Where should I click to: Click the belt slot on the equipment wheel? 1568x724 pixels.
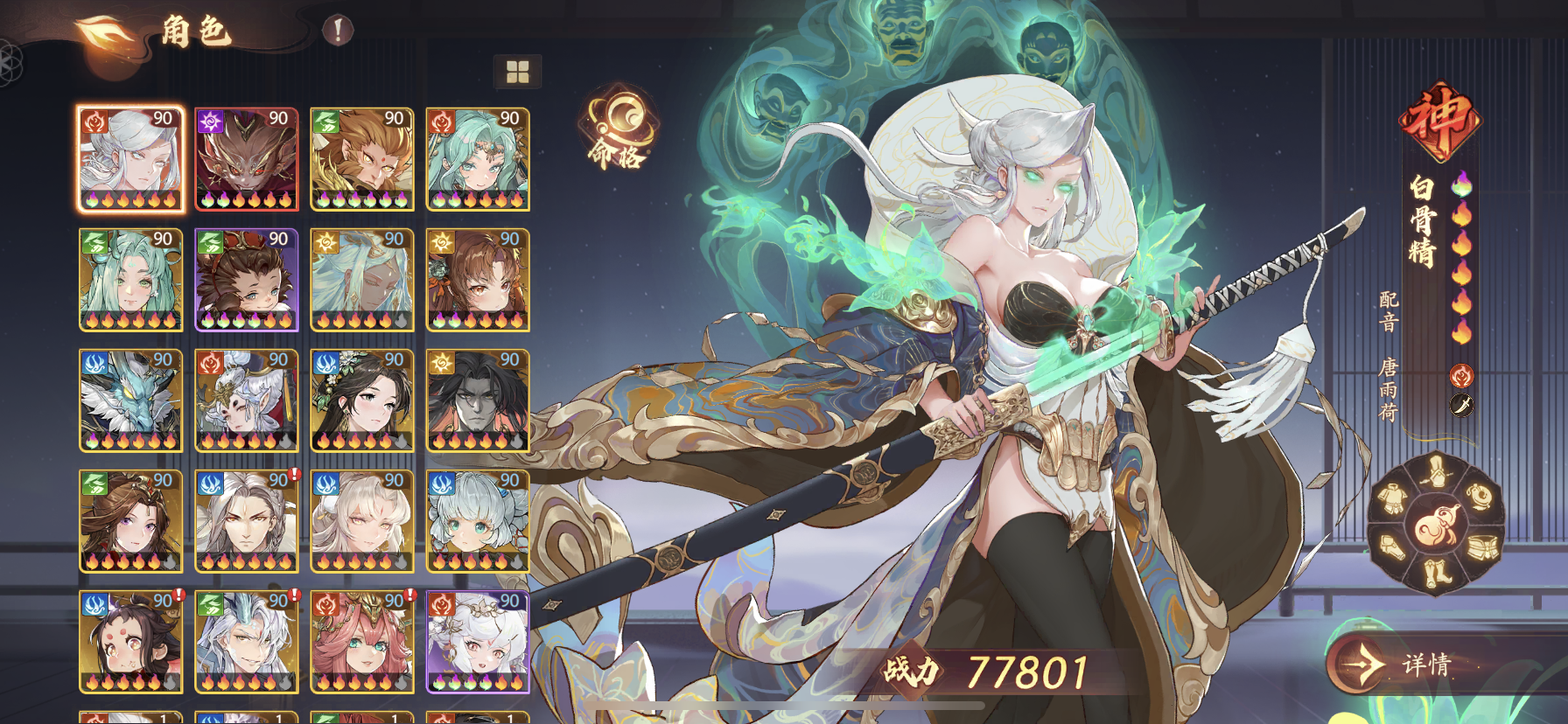(x=1482, y=548)
